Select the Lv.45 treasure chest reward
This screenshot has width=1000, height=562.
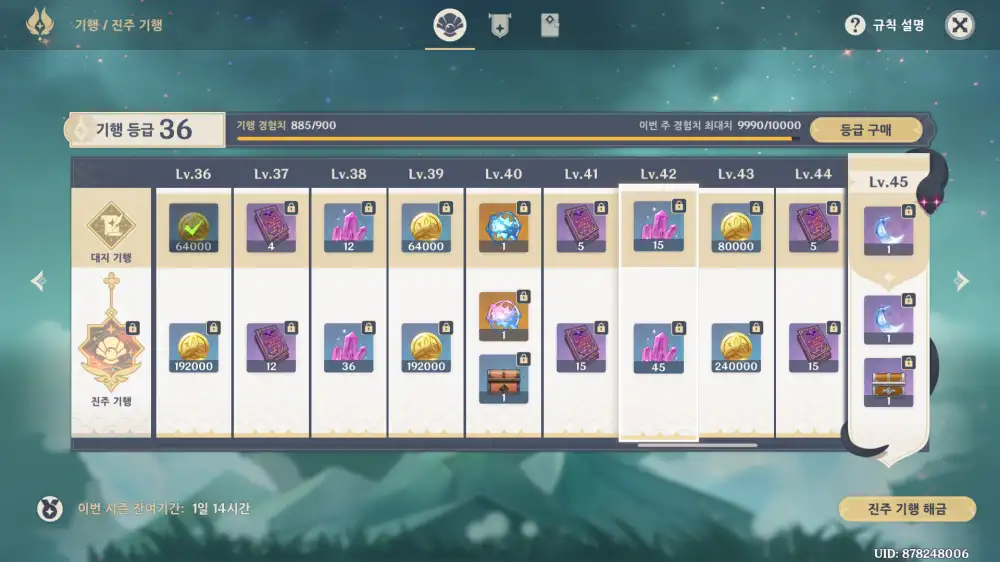click(889, 382)
